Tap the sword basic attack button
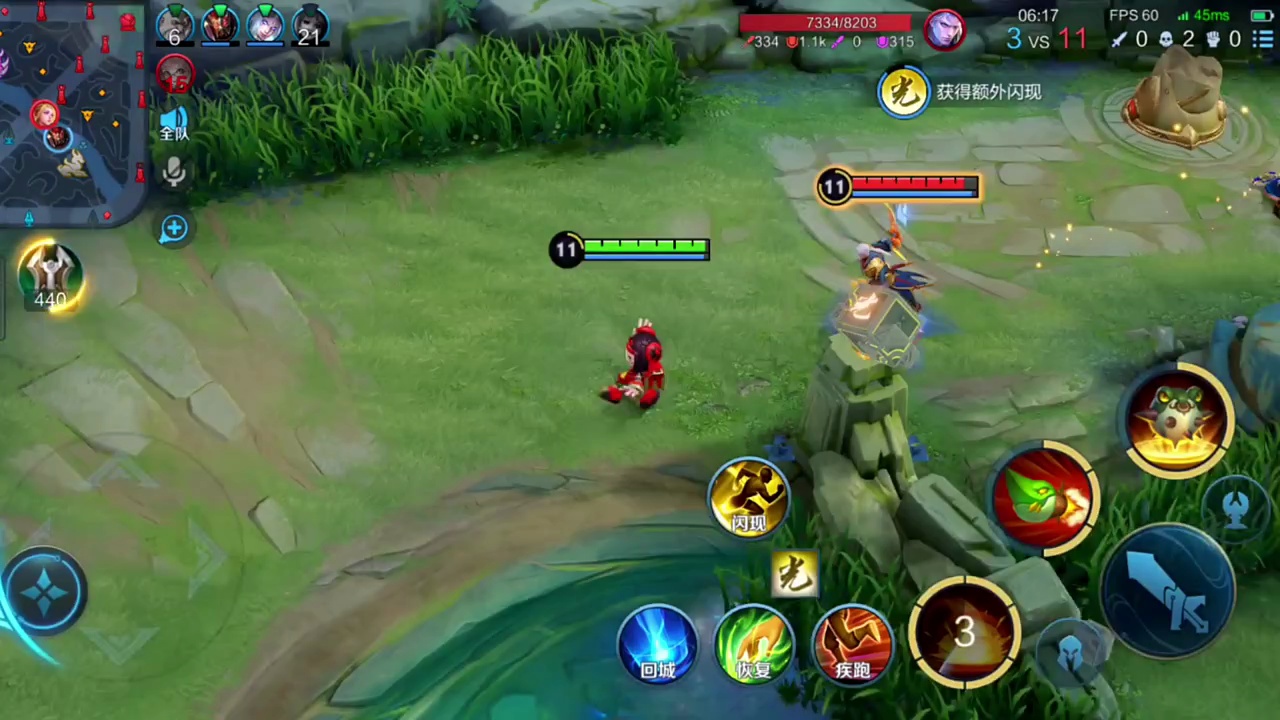1280x720 pixels. point(1168,591)
